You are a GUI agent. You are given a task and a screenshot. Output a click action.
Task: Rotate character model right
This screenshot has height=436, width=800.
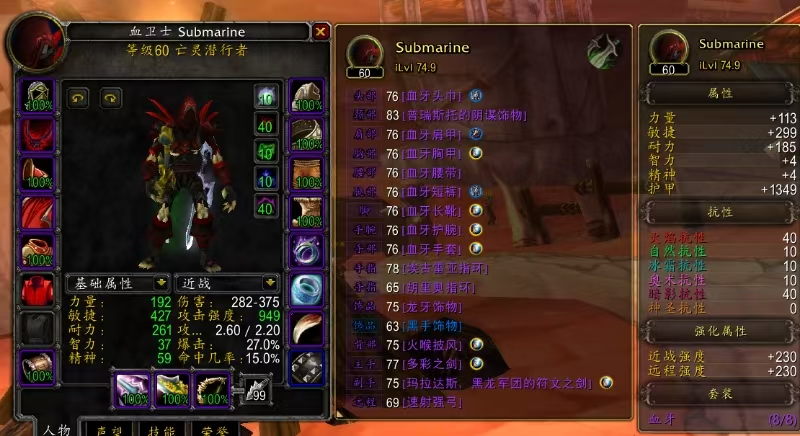pyautogui.click(x=110, y=98)
